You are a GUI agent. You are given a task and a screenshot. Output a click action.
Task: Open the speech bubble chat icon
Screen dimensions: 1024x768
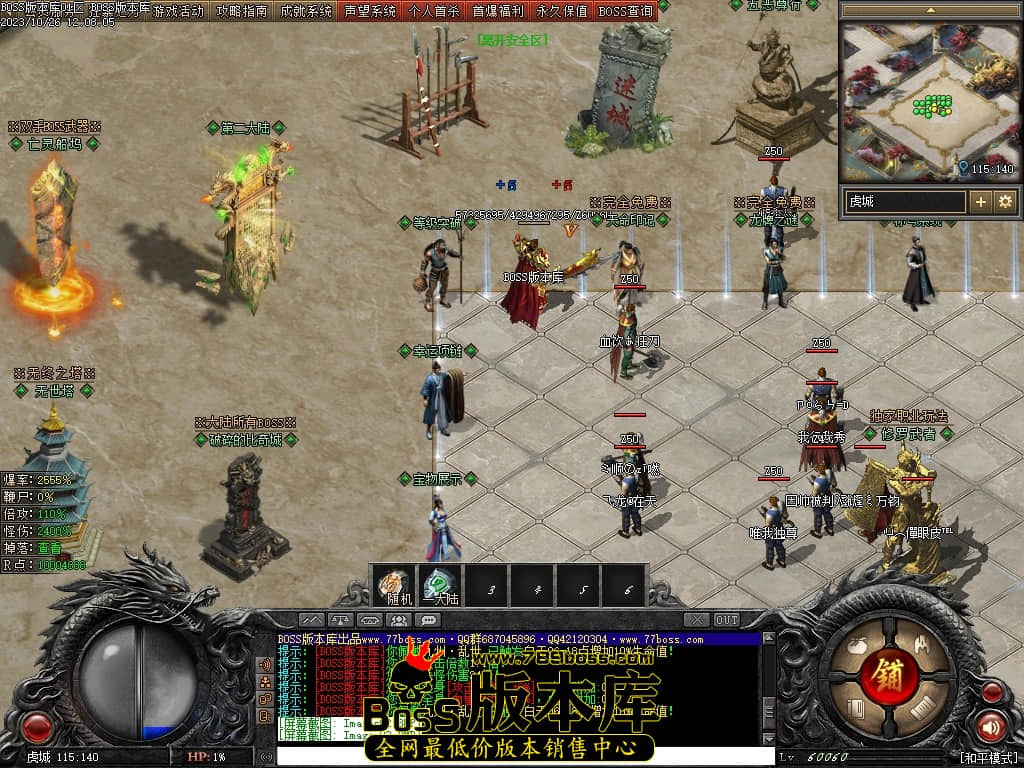click(x=430, y=620)
